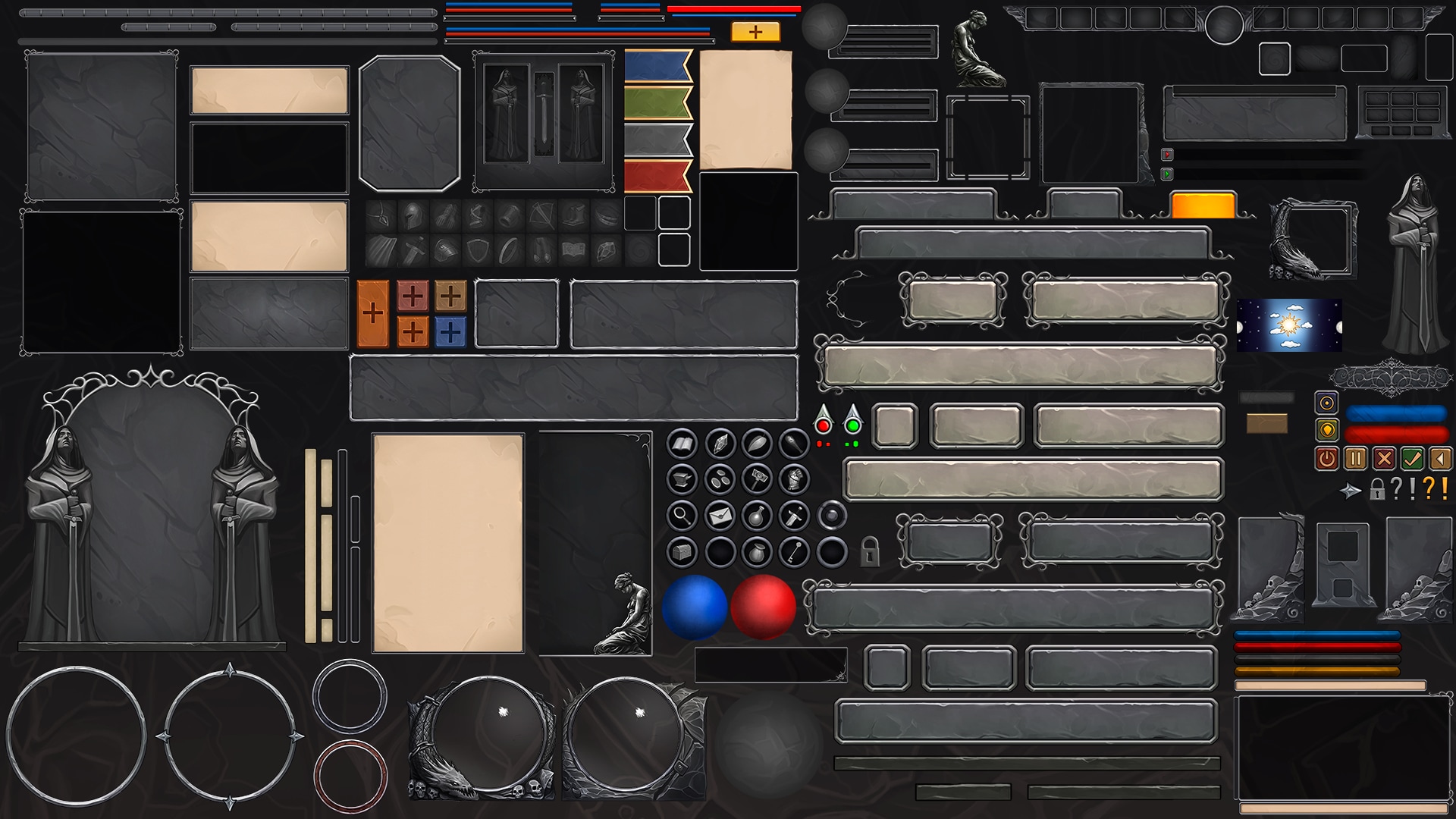Select the open book quest log icon
The image size is (1456, 819).
(x=681, y=444)
